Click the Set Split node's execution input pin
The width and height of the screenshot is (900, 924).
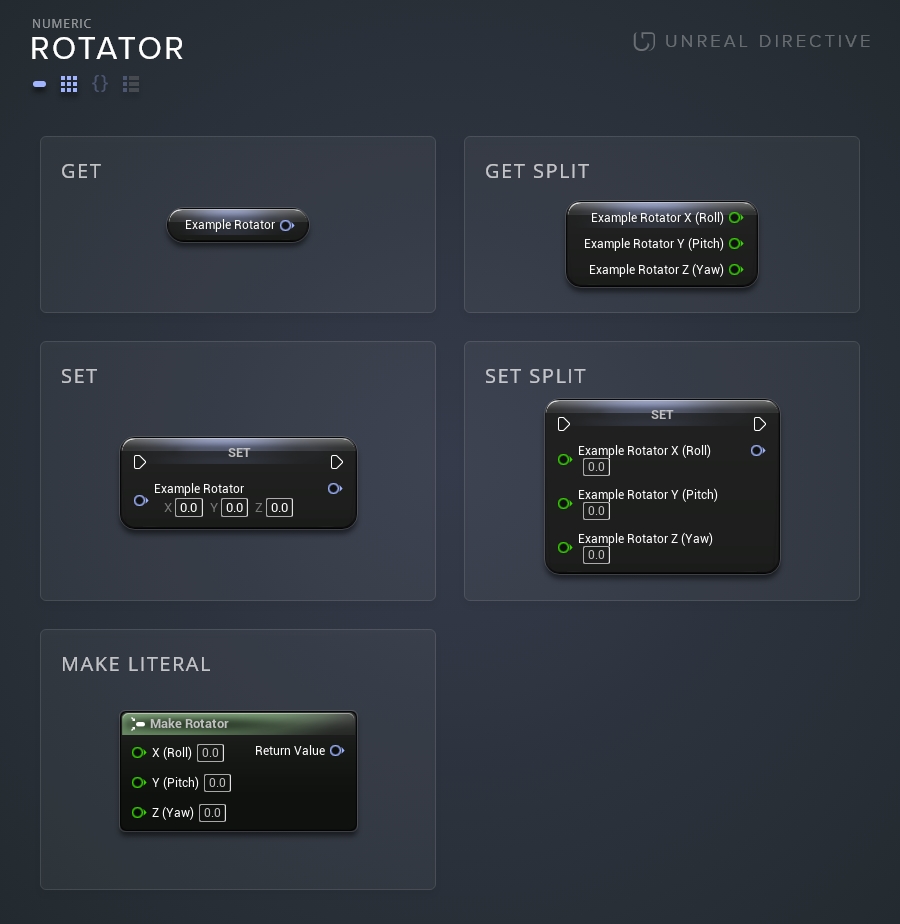point(564,424)
